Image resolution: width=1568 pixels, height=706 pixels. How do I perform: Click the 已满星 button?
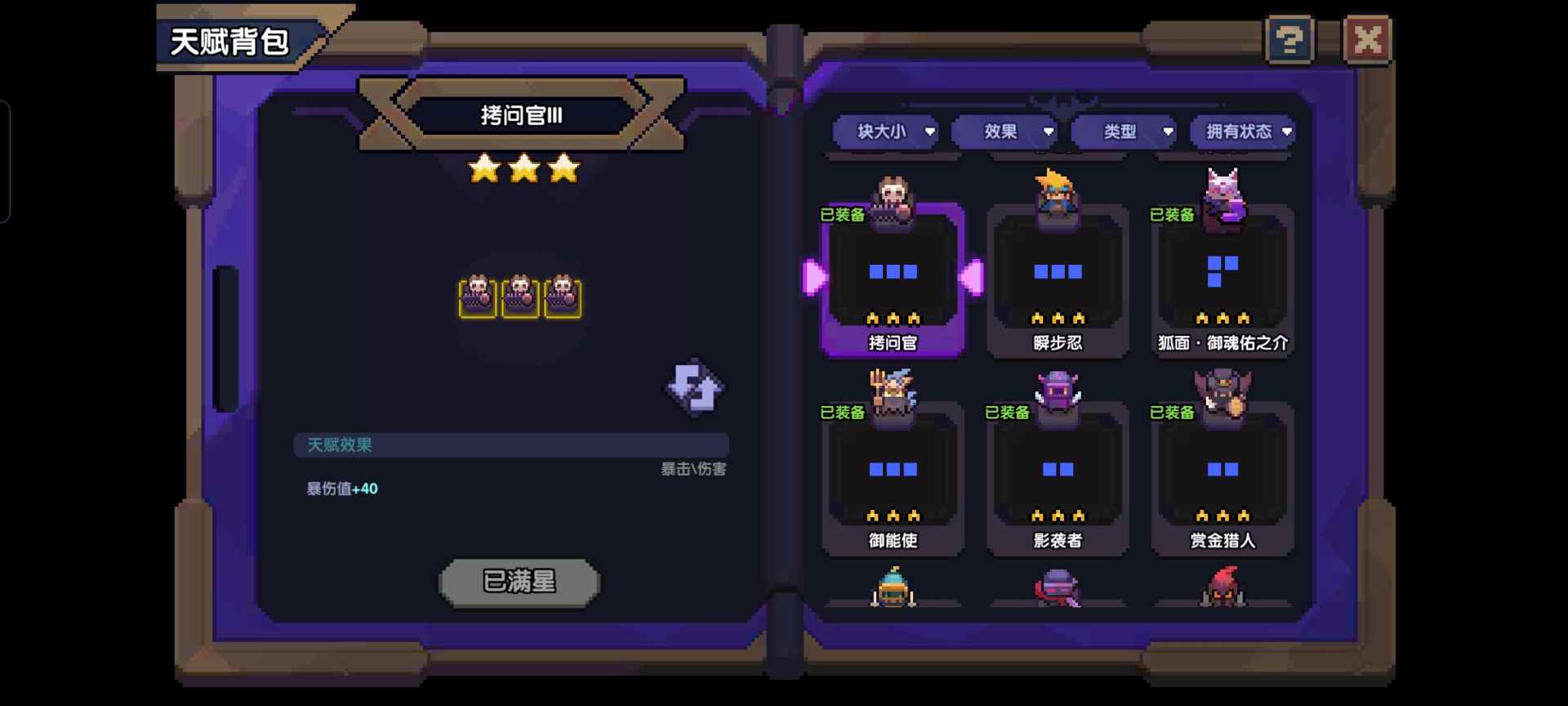520,581
